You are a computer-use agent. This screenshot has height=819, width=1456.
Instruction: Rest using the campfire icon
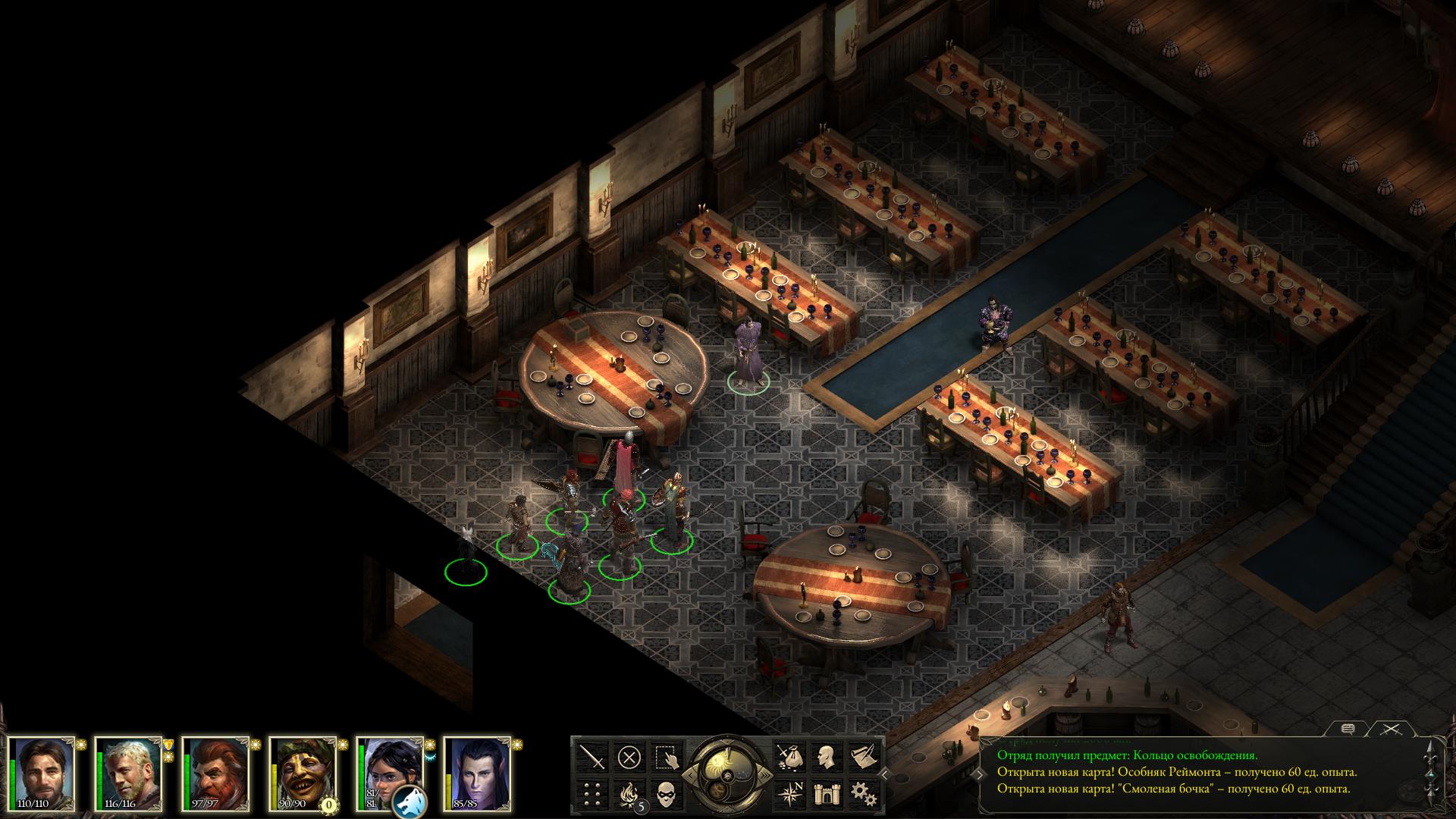pyautogui.click(x=629, y=794)
